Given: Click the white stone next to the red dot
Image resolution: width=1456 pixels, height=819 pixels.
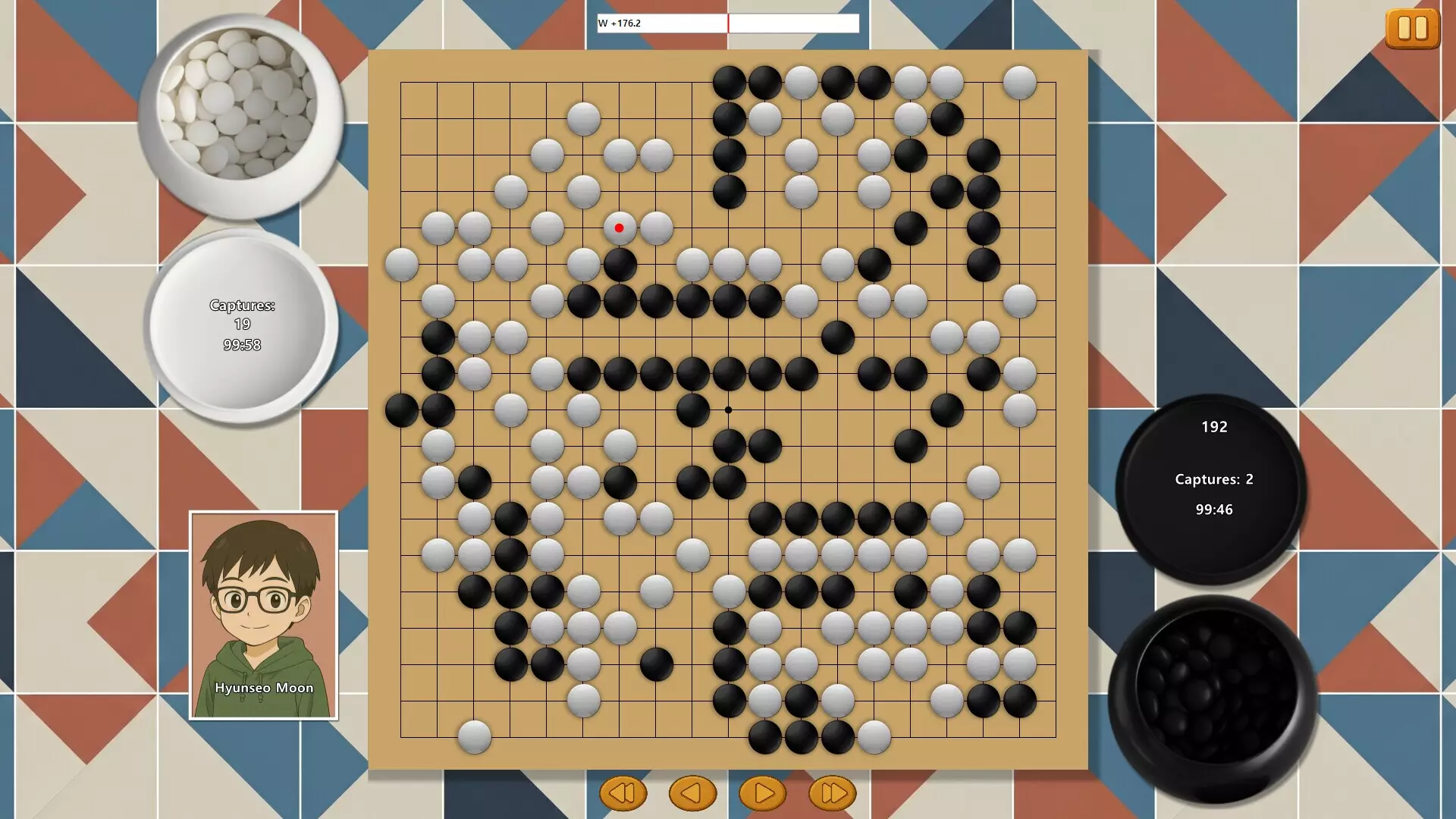Looking at the screenshot, I should tap(655, 227).
